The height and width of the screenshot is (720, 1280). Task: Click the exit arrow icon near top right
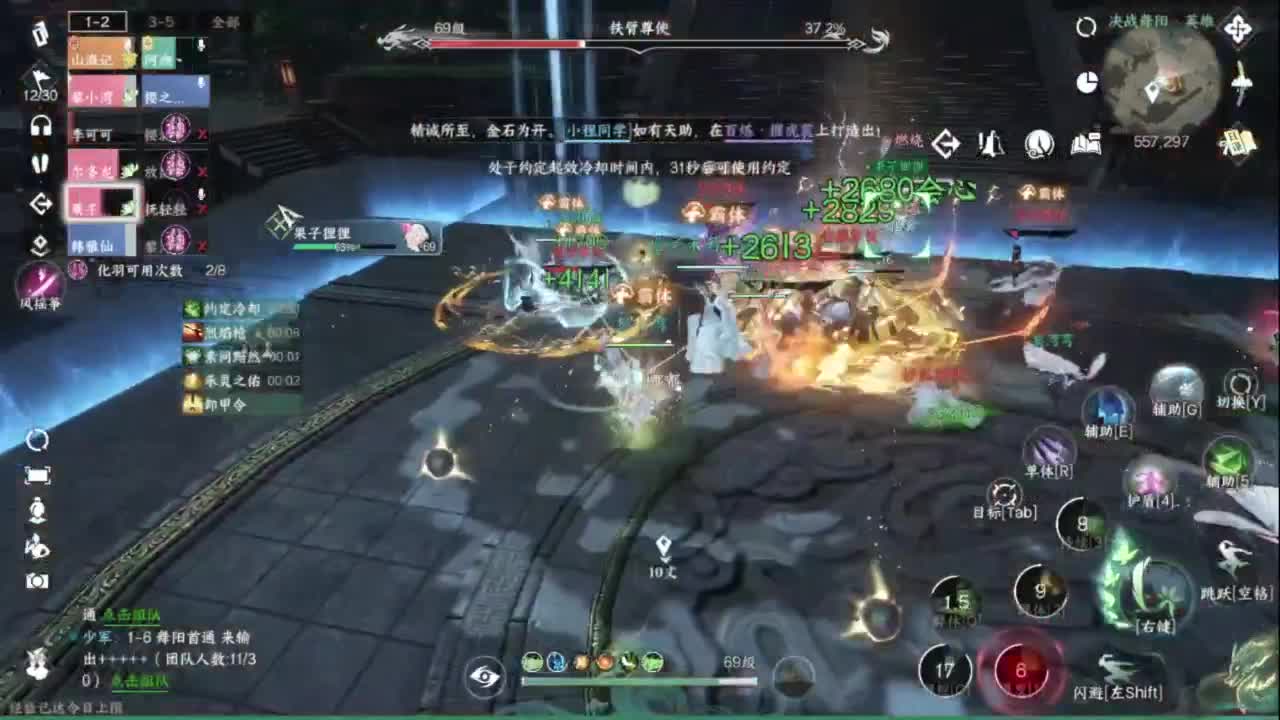tap(945, 143)
